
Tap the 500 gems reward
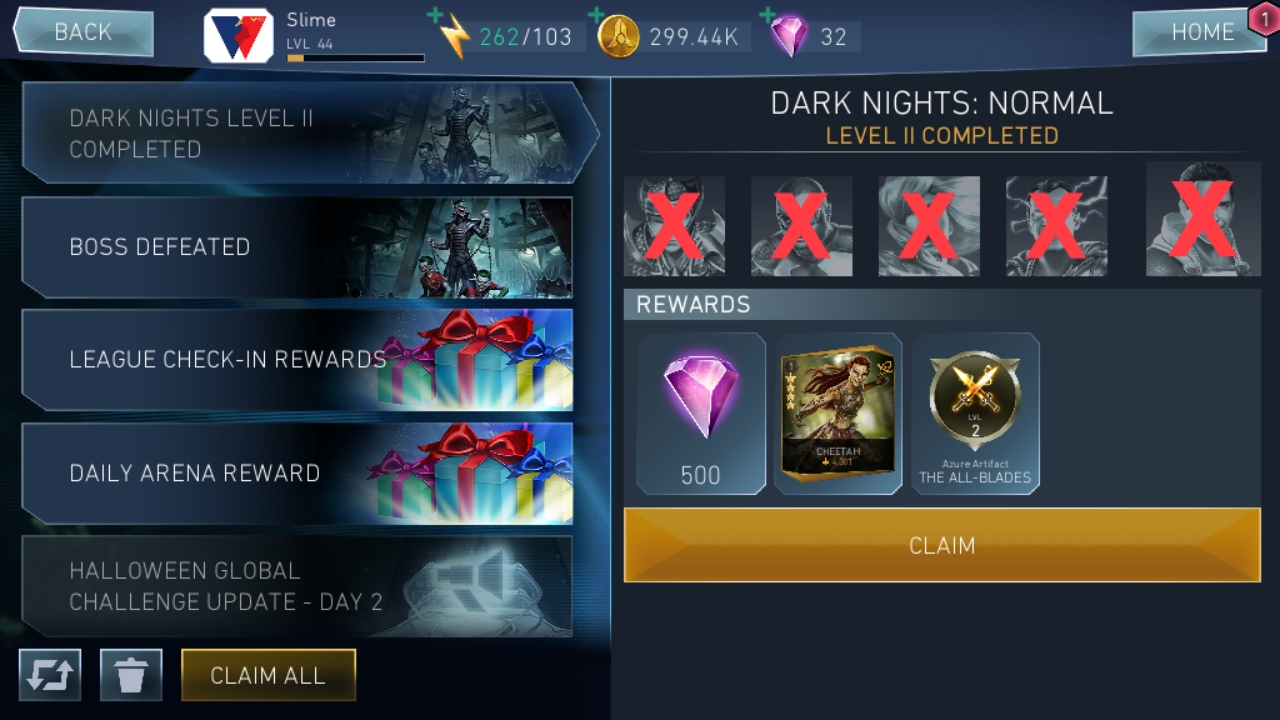[701, 413]
